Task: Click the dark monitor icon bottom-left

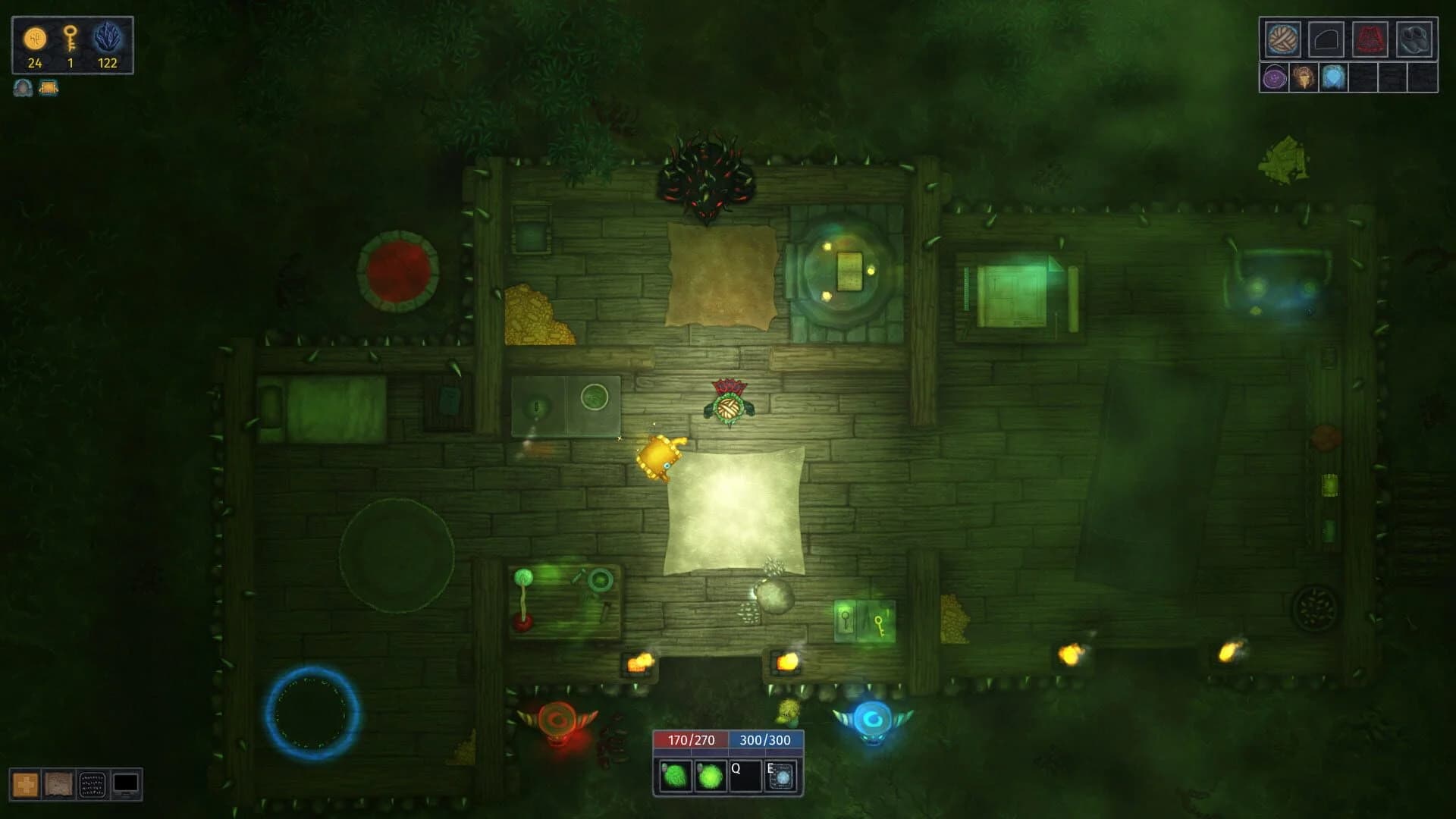Action: (126, 784)
